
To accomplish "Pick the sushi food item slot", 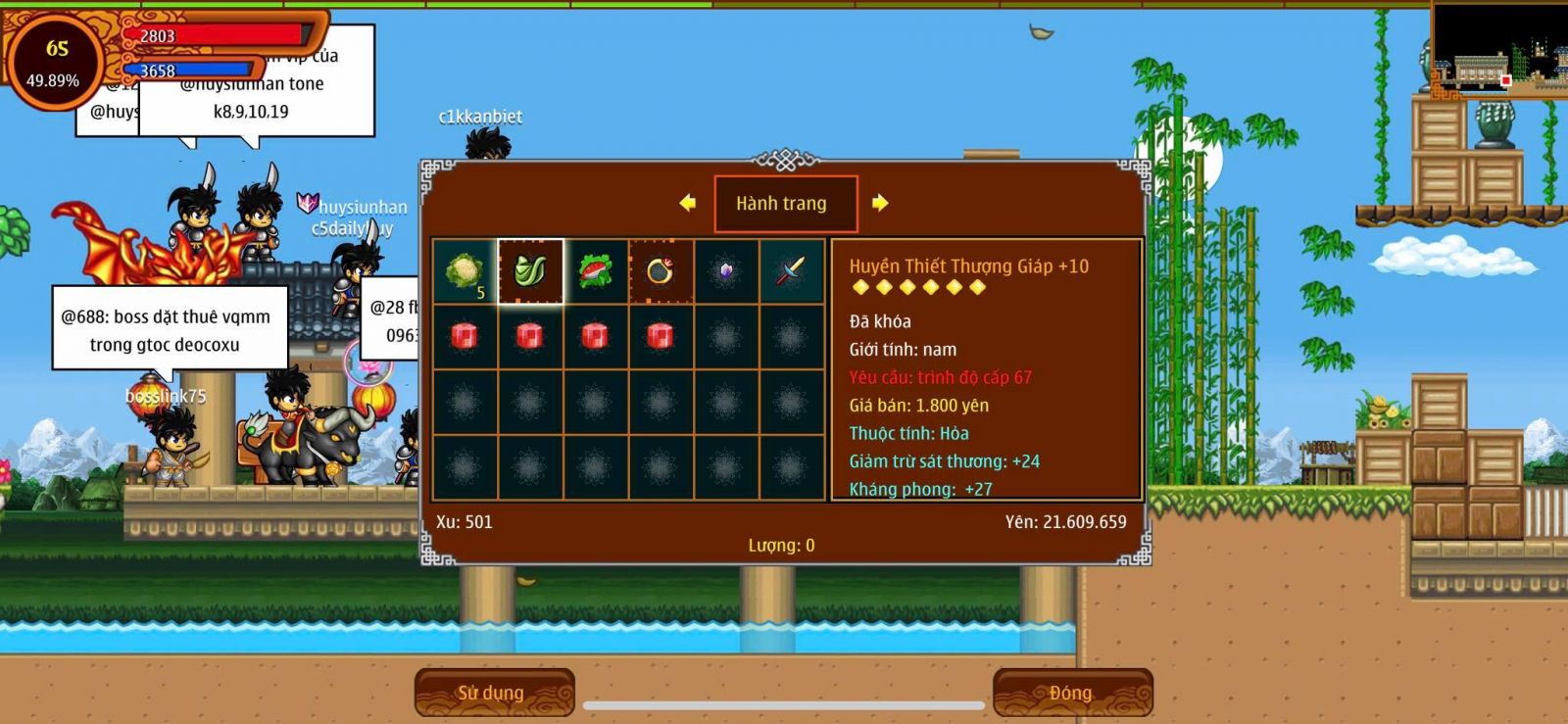I will click(x=596, y=271).
